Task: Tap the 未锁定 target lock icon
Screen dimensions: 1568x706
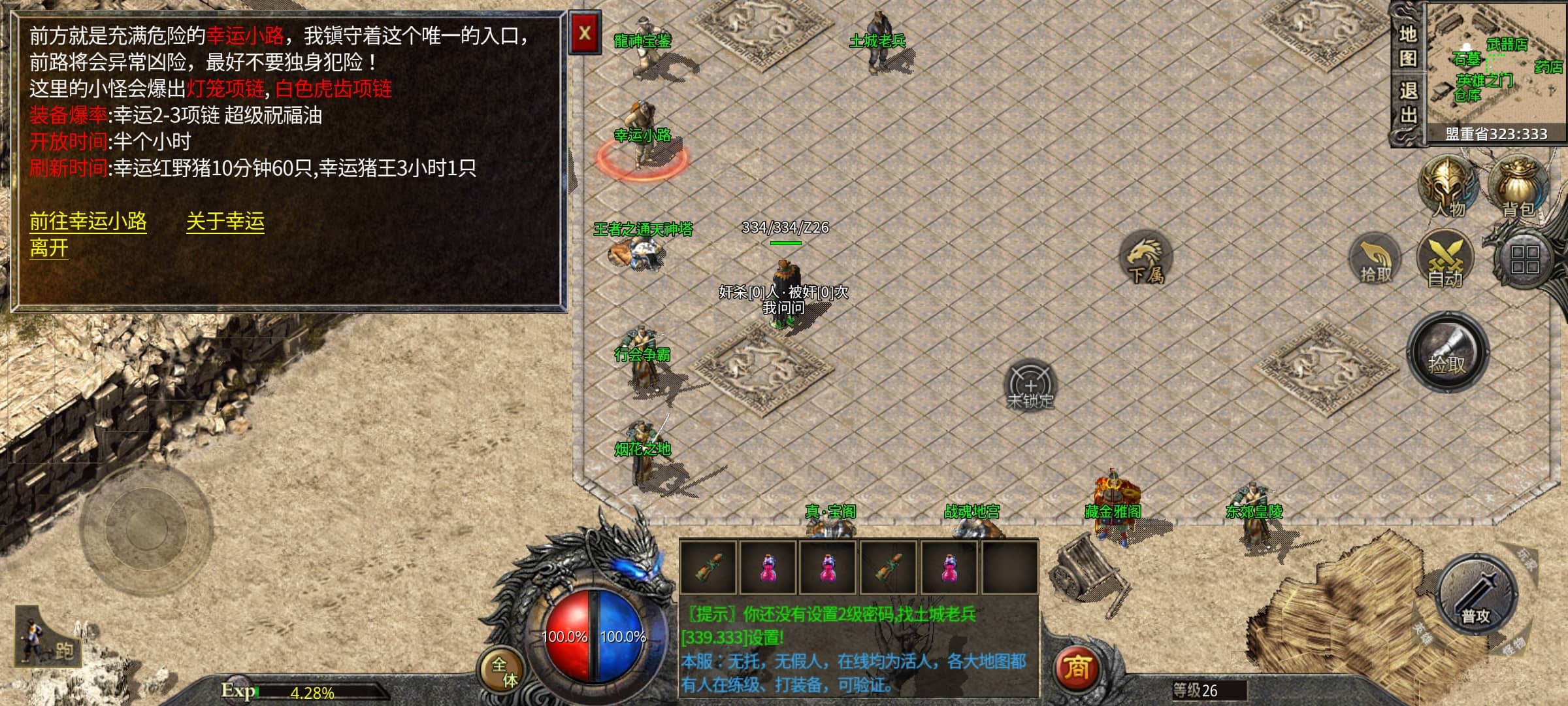Action: point(1030,386)
